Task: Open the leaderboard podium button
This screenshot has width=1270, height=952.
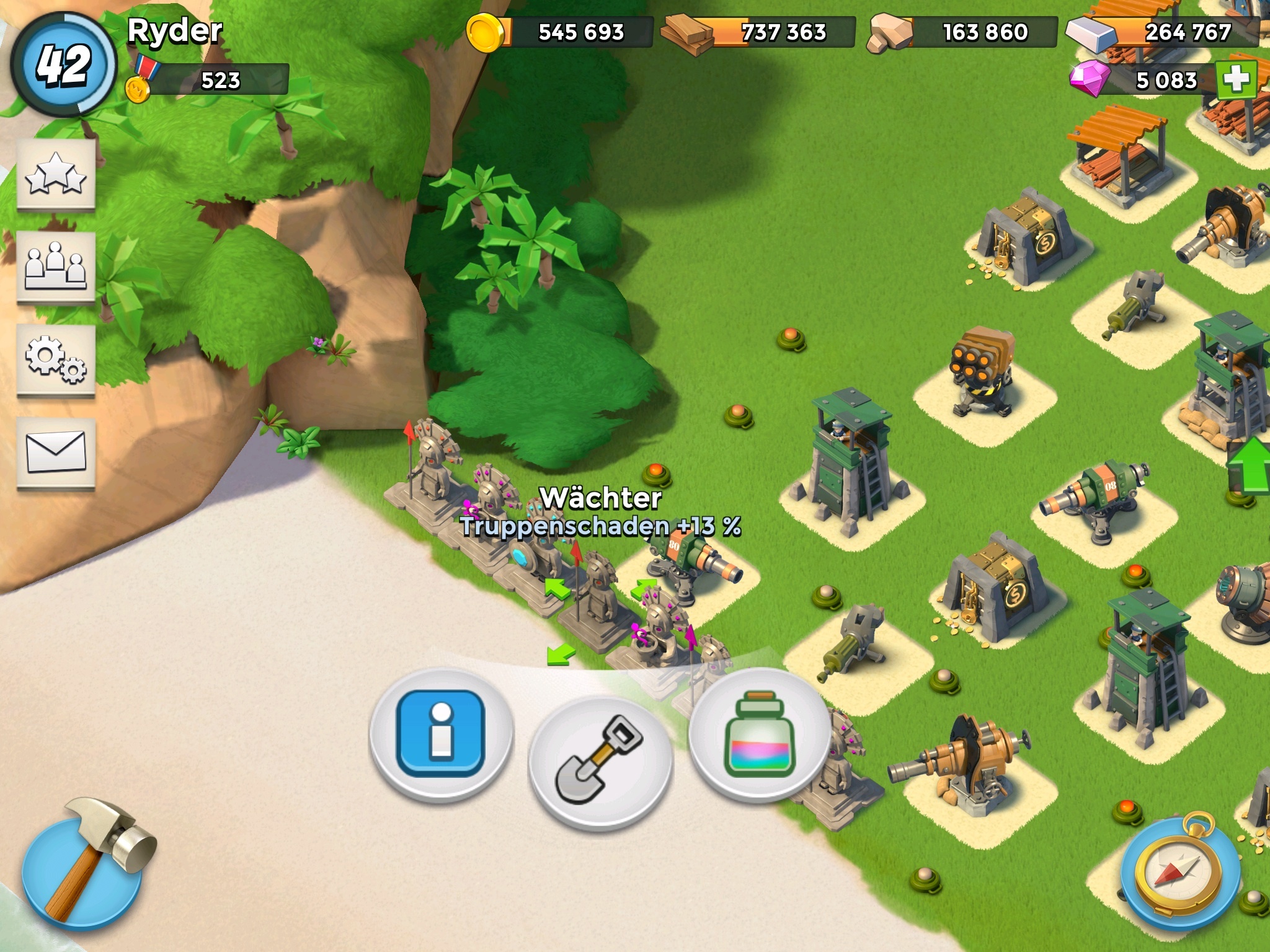Action: [x=56, y=267]
